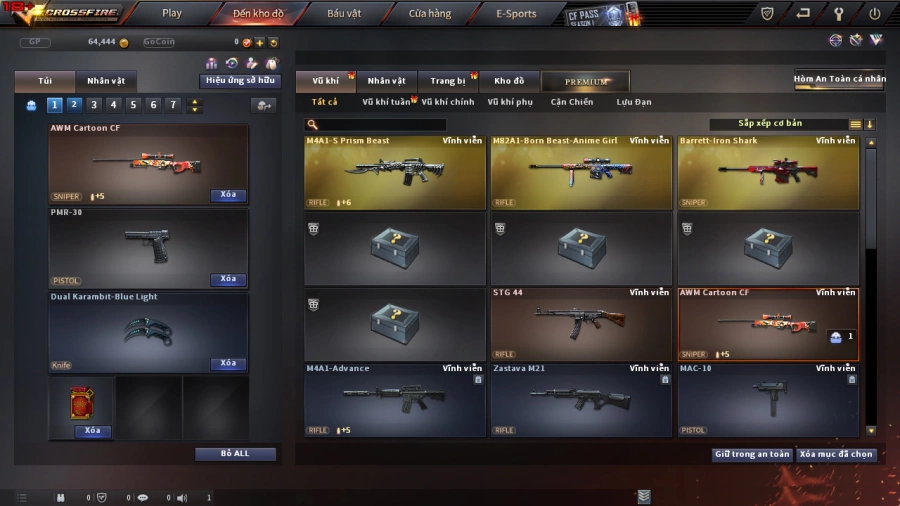Open the Báu vật menu

coord(344,14)
